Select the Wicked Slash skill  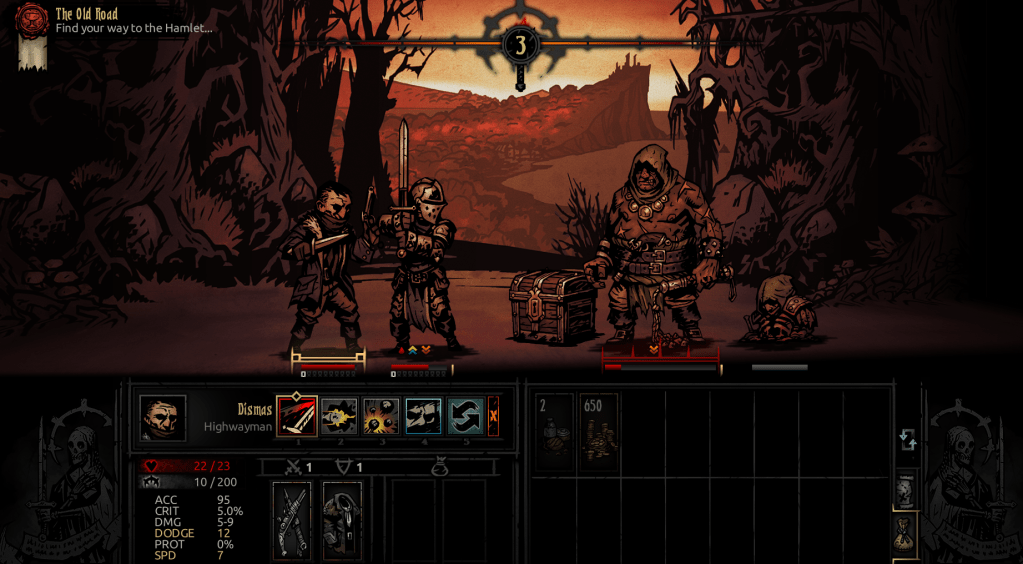pyautogui.click(x=297, y=416)
